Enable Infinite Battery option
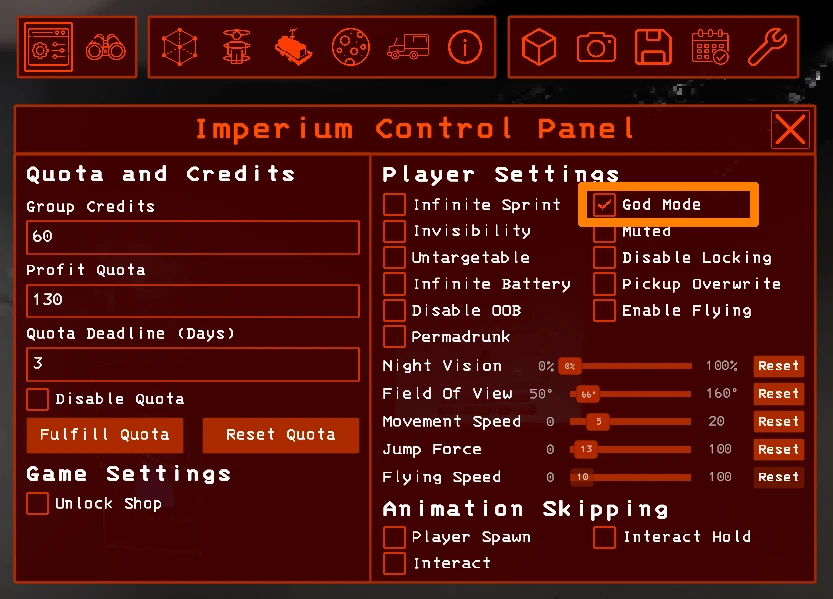 (x=394, y=284)
